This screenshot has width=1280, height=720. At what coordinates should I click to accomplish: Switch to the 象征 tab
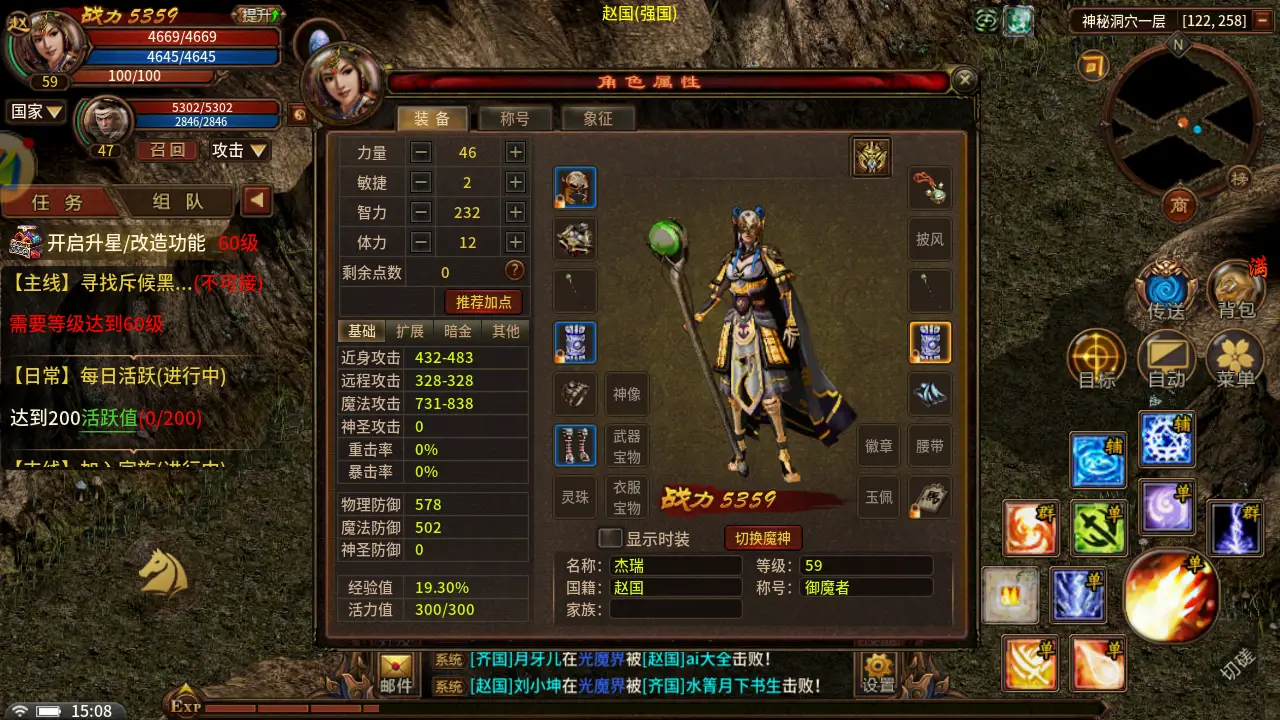[x=598, y=118]
